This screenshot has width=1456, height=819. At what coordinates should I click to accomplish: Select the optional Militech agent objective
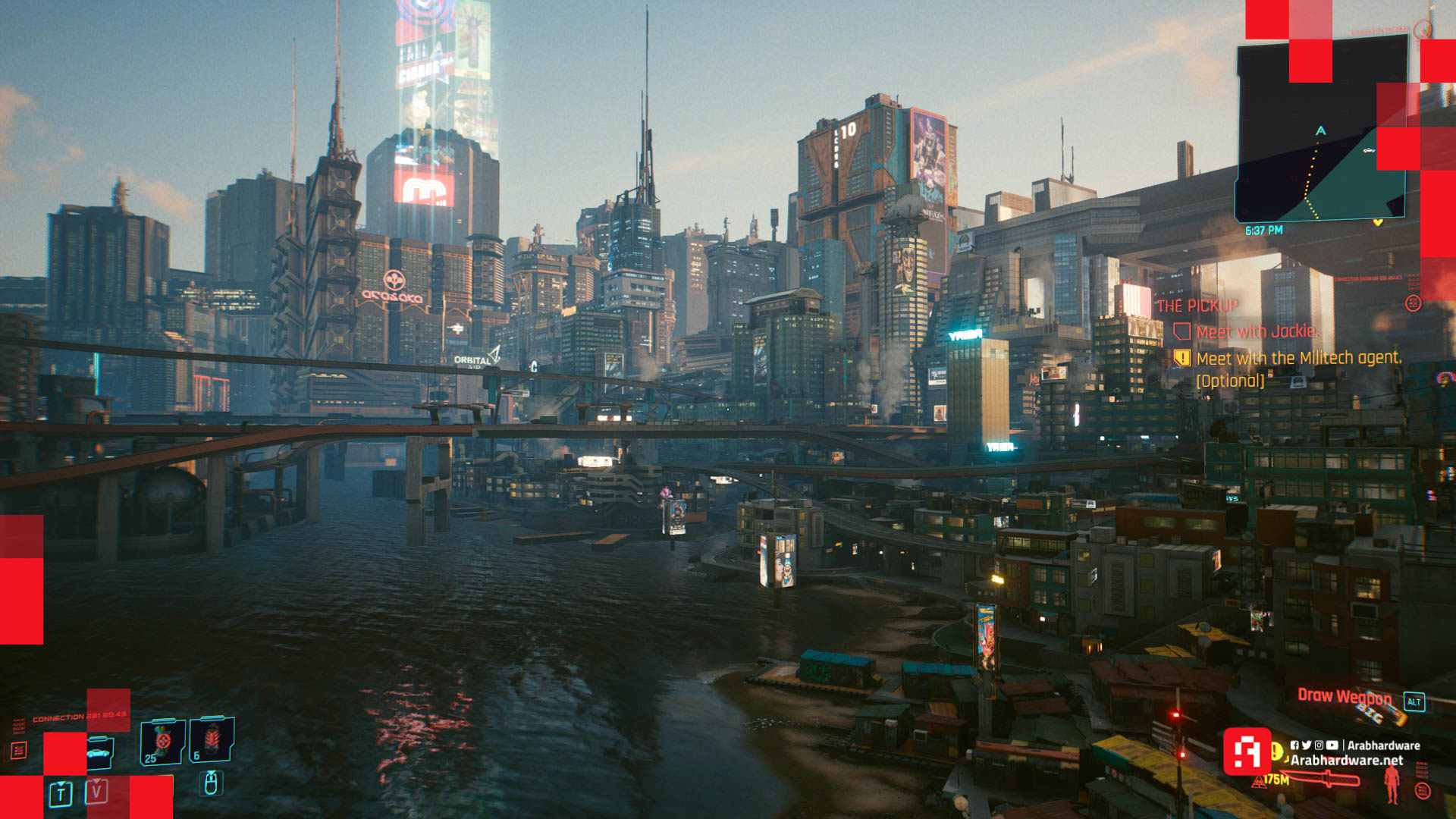tap(1298, 359)
